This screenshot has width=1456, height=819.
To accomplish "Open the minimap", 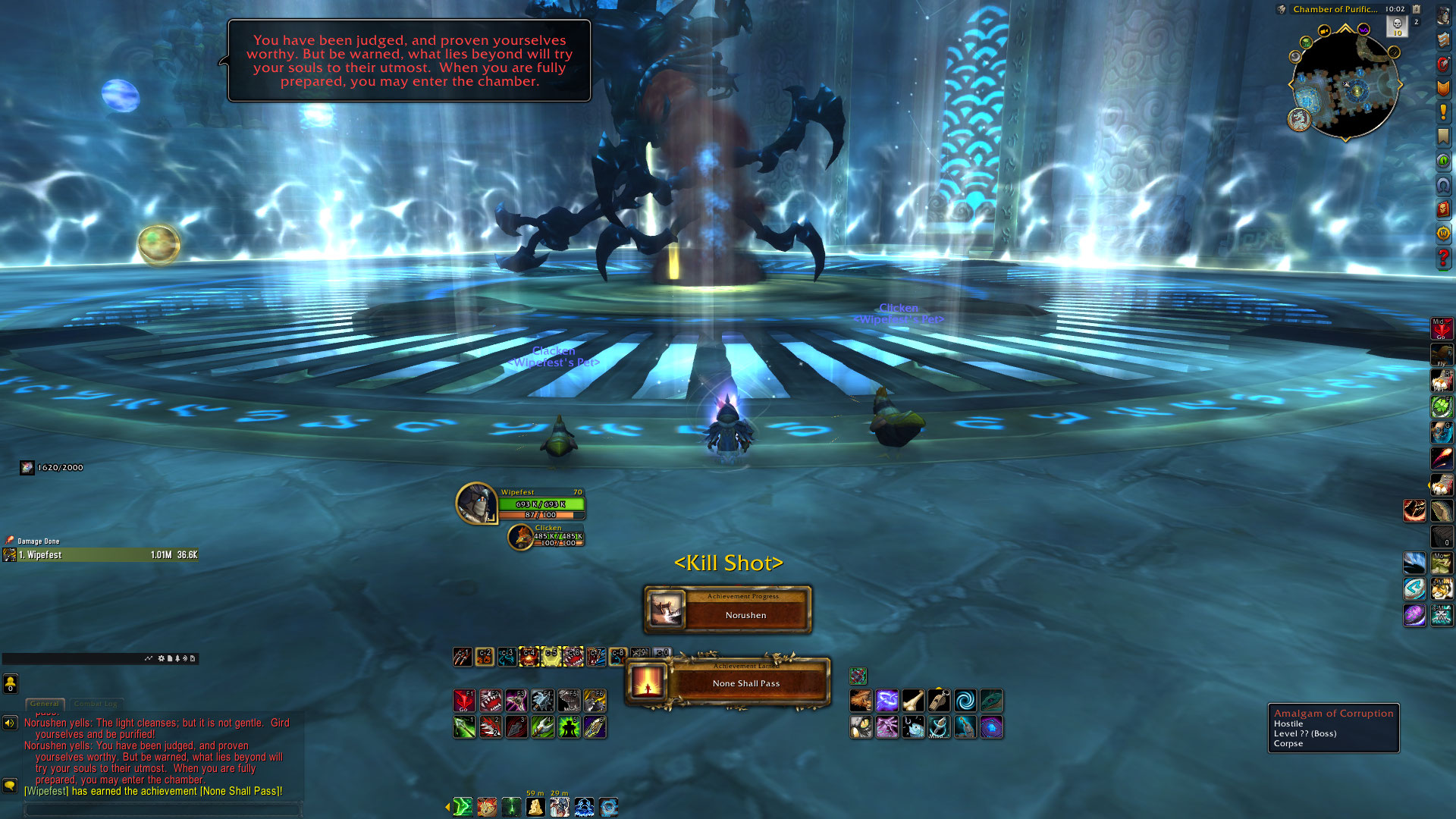I will 1345,85.
